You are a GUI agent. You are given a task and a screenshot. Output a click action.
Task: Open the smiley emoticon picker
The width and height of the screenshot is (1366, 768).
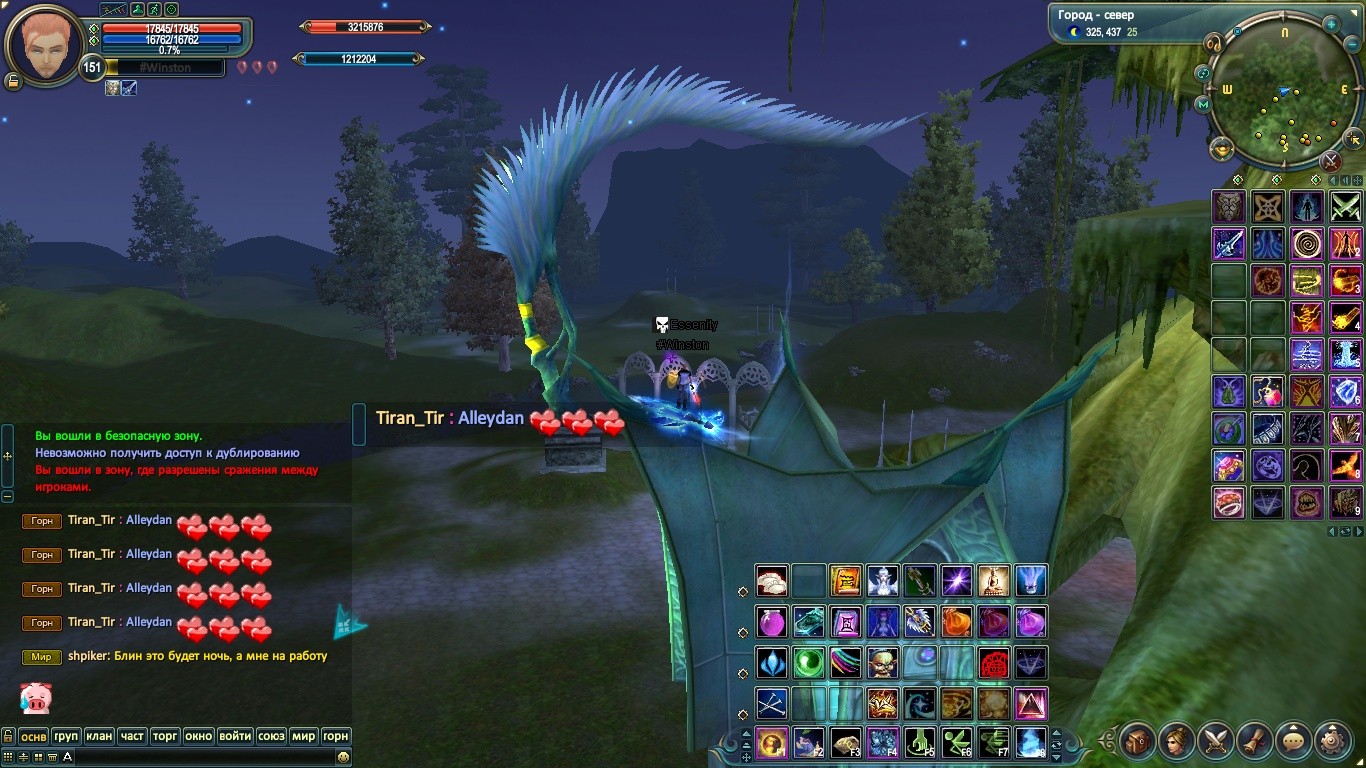(344, 757)
